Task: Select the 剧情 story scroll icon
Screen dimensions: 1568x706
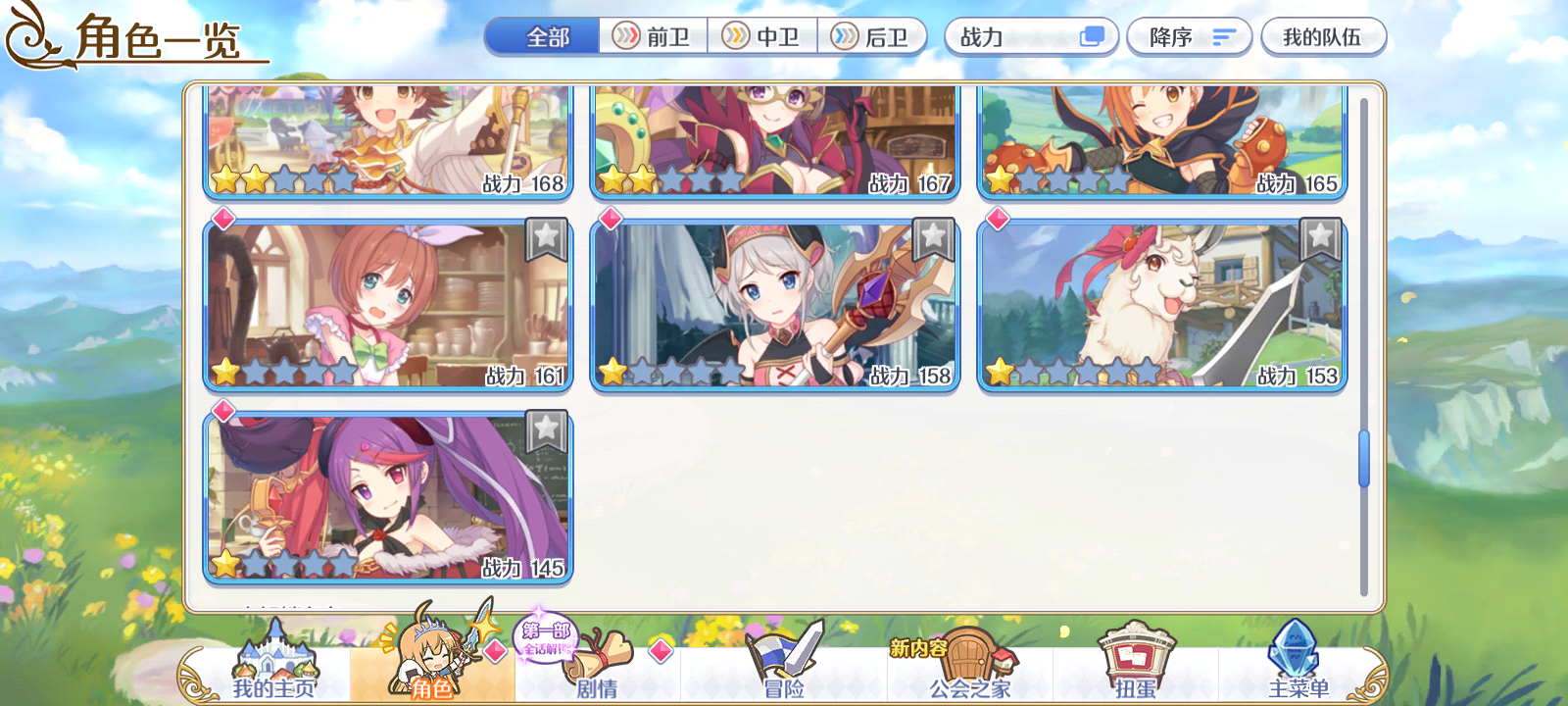Action: 600,655
